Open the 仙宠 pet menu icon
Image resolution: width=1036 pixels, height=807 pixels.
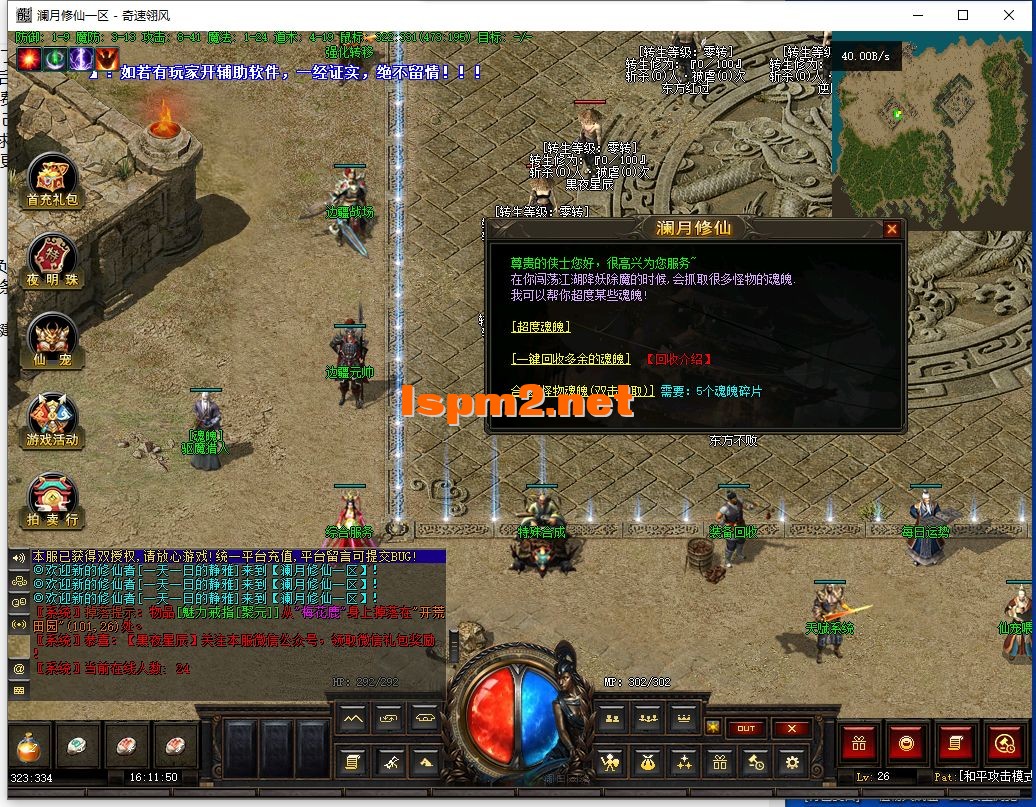[52, 339]
